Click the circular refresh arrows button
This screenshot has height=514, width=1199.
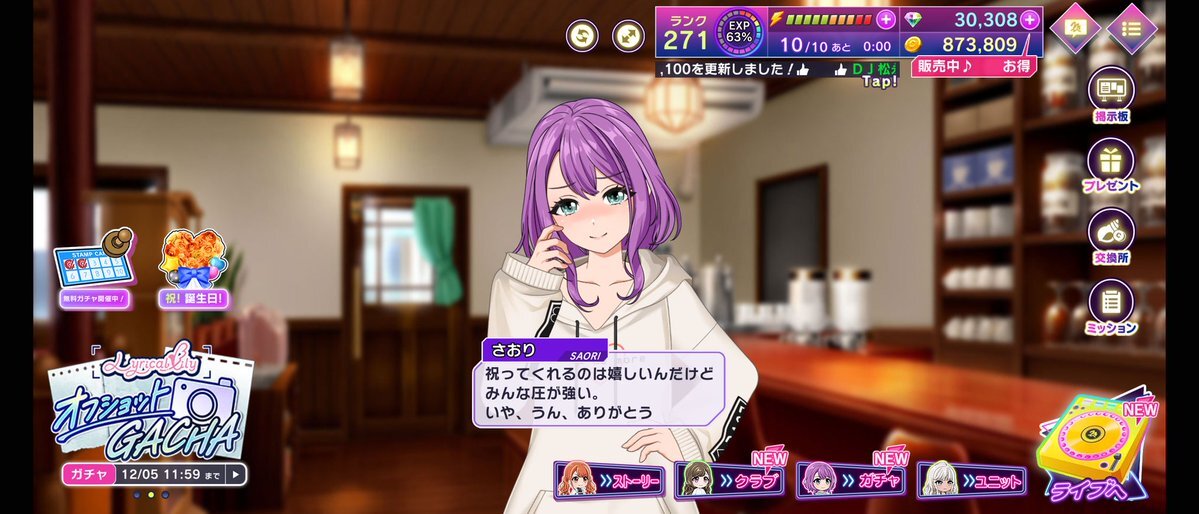(582, 35)
